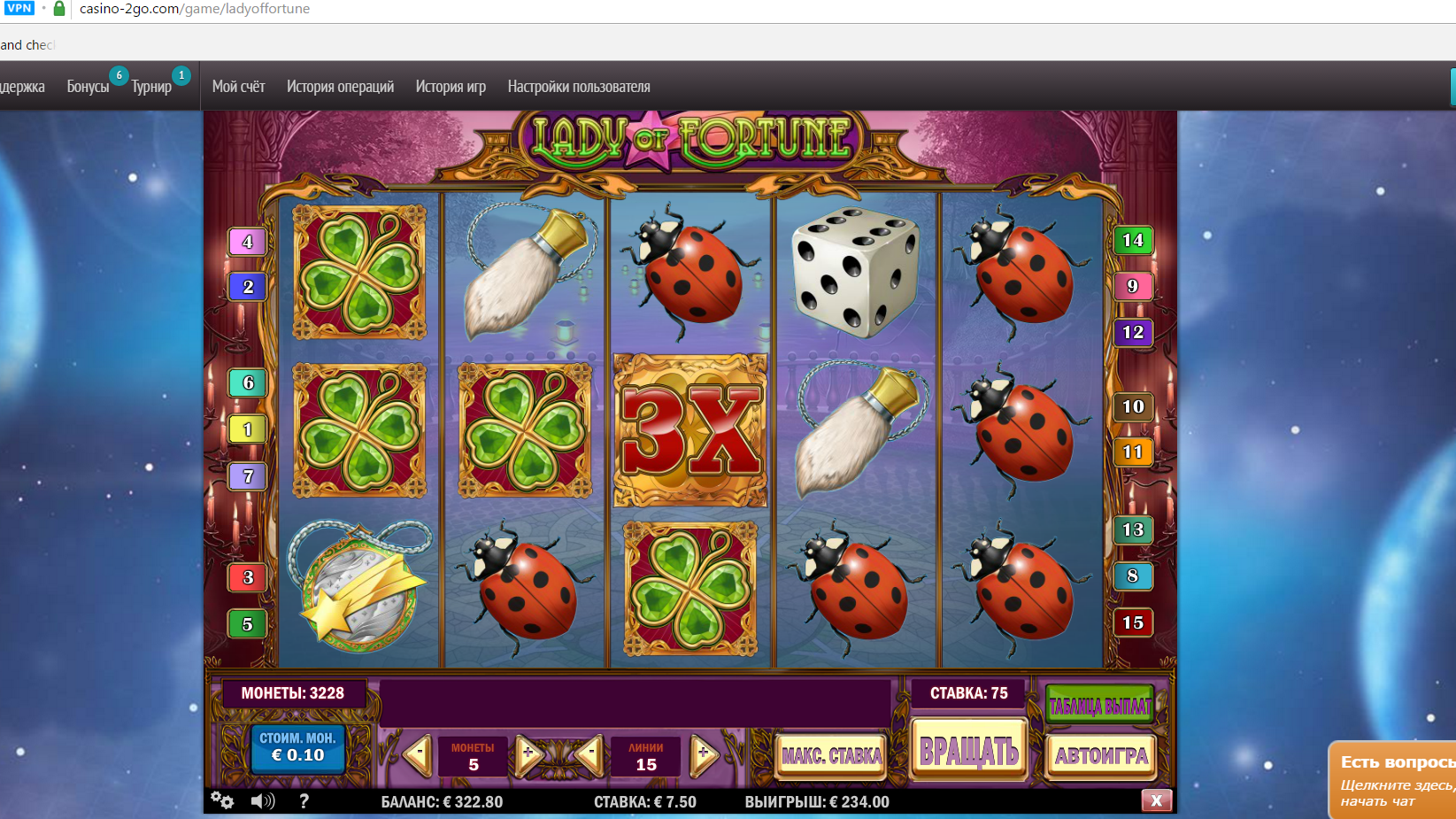Select payline number 14 indicator

[1132, 241]
